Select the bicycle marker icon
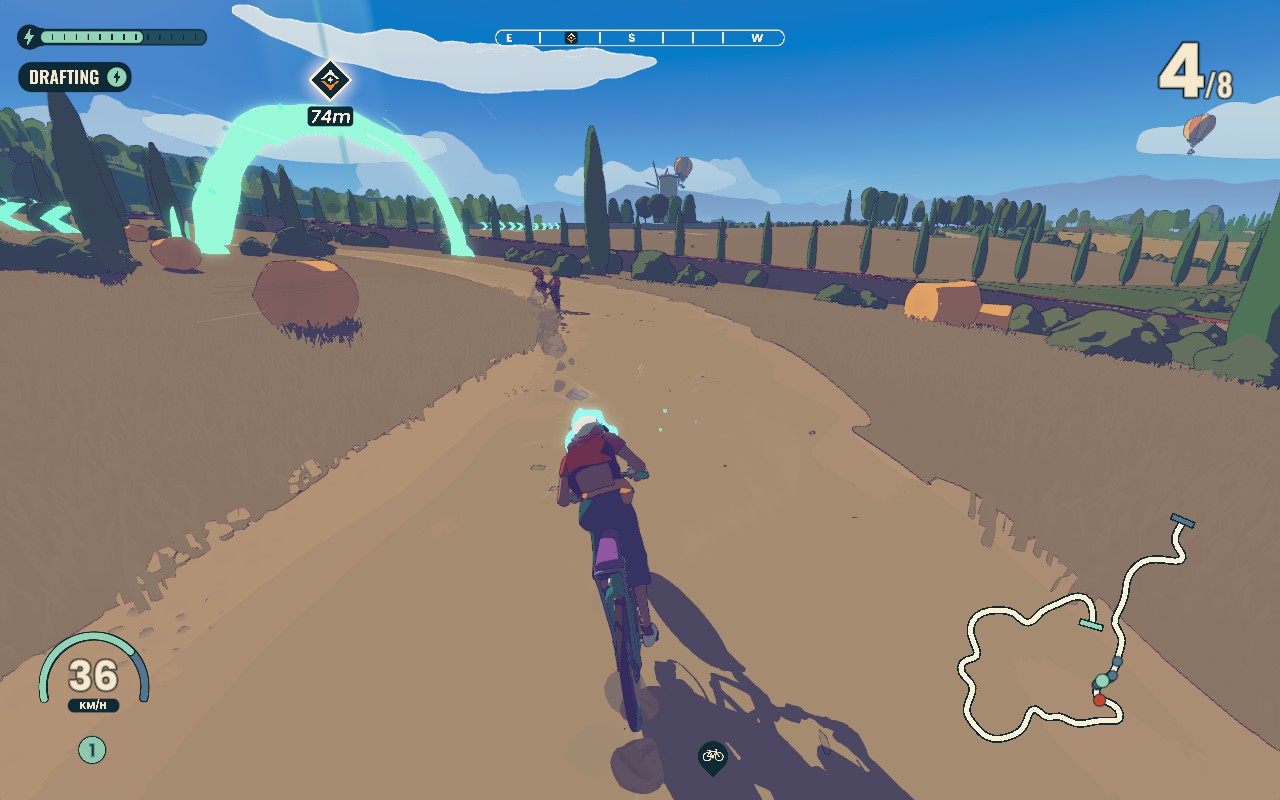The image size is (1280, 800). (x=711, y=757)
